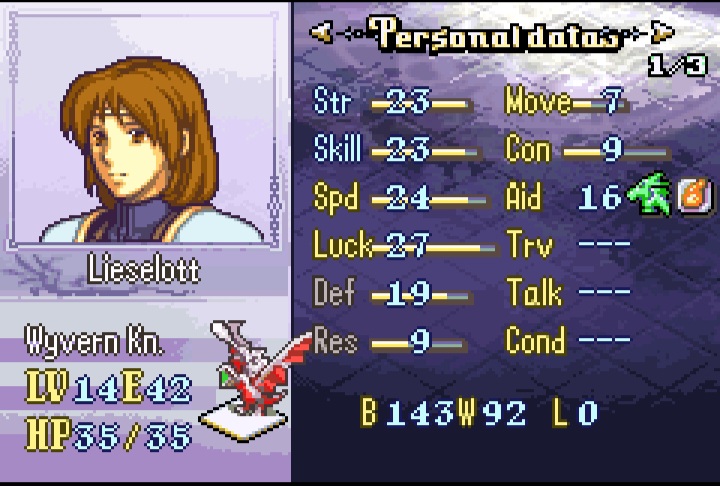Select the Trv entry

(x=568, y=246)
